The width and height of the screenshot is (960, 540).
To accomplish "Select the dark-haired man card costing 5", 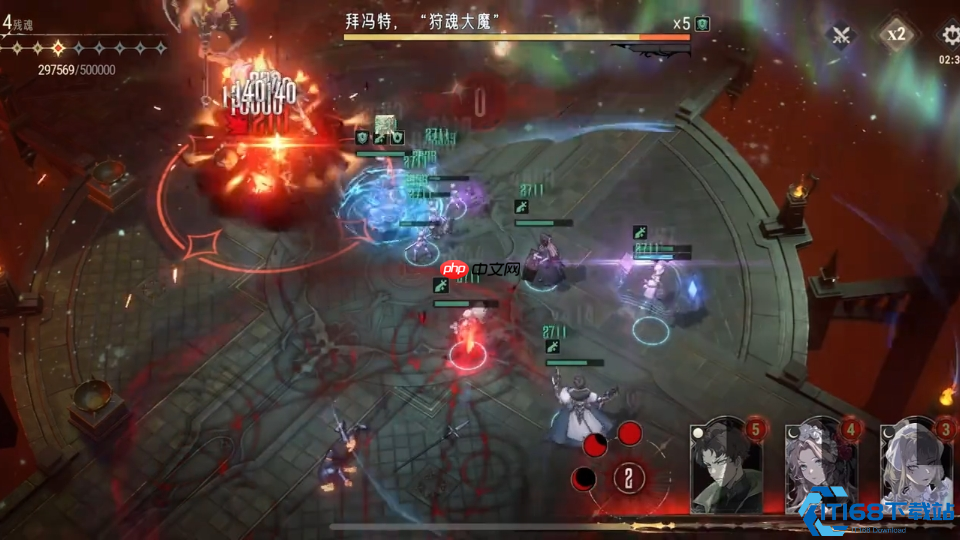I will click(x=726, y=466).
